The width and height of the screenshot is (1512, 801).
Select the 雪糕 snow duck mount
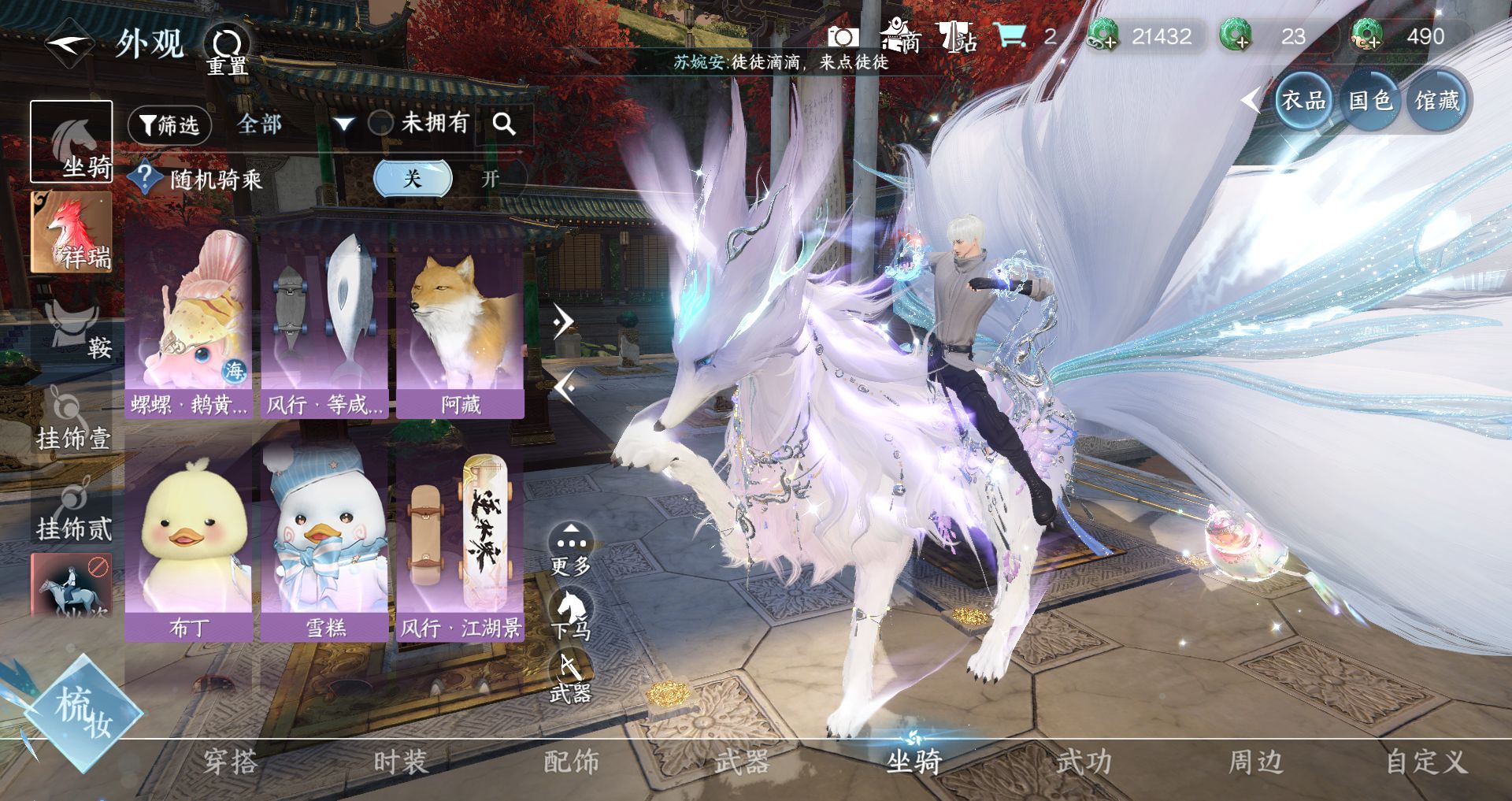pyautogui.click(x=324, y=543)
